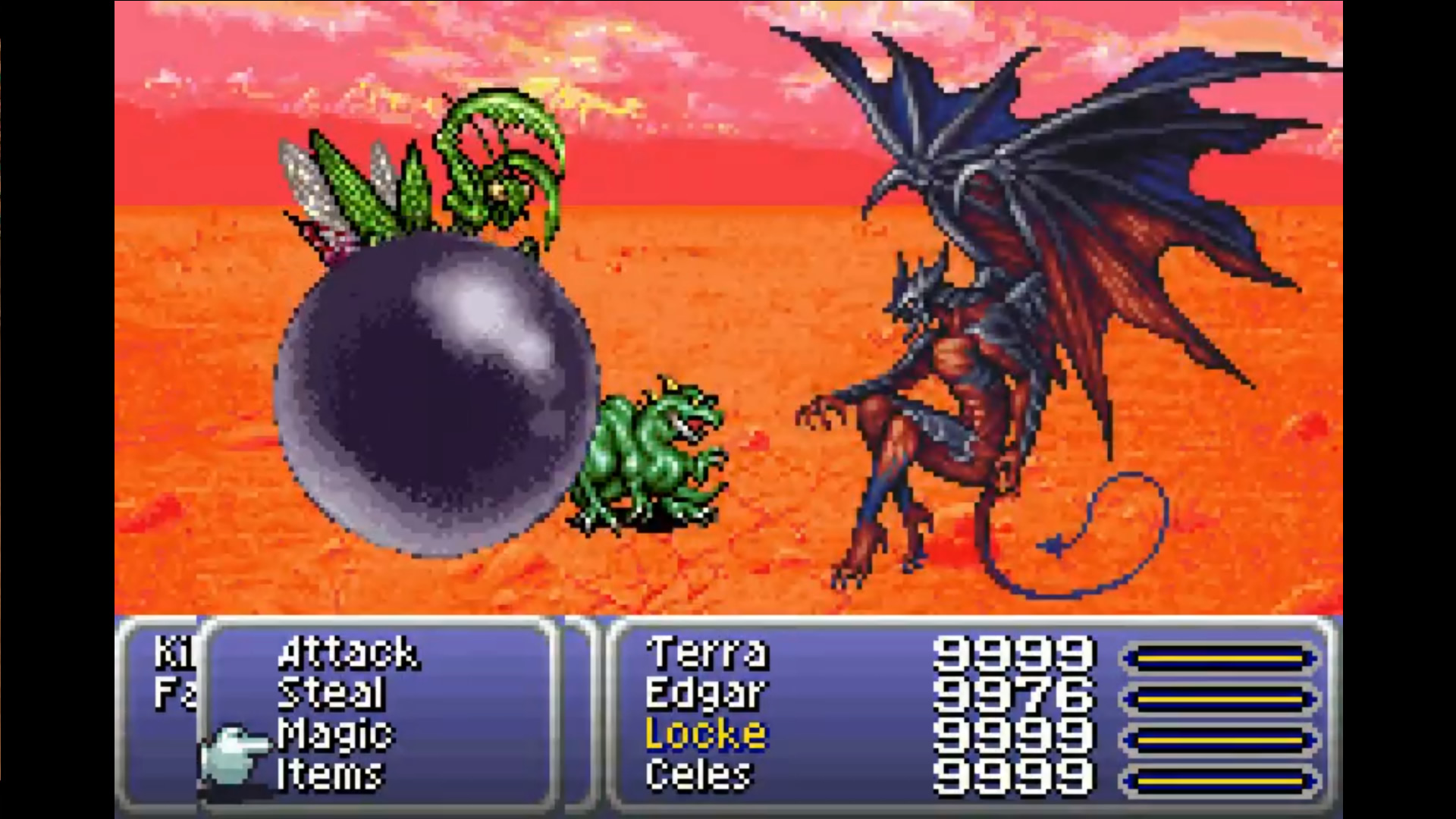Click the enemy name starting with Ki

point(168,651)
